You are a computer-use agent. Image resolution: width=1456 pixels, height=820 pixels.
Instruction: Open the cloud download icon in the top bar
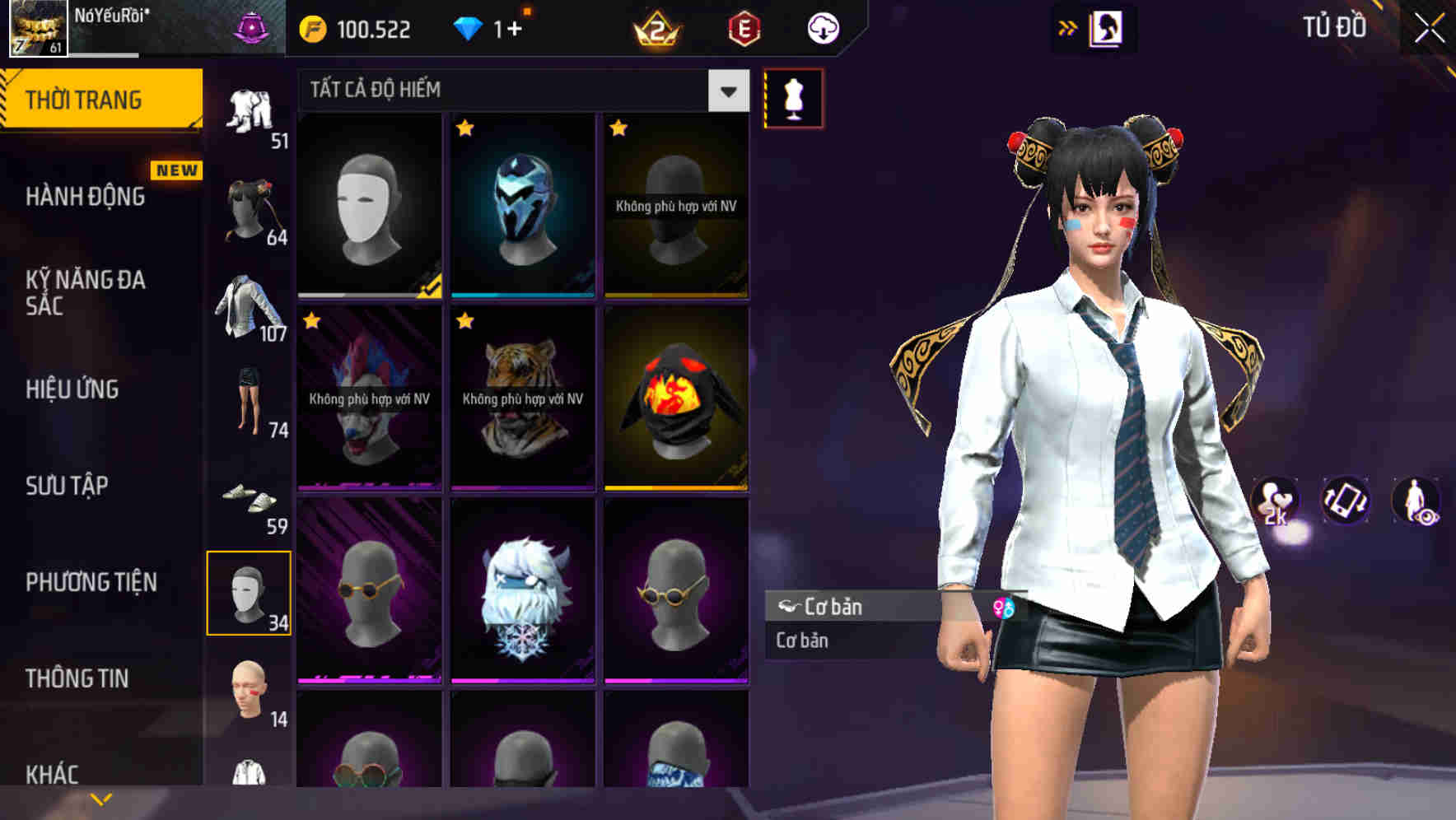pyautogui.click(x=822, y=27)
